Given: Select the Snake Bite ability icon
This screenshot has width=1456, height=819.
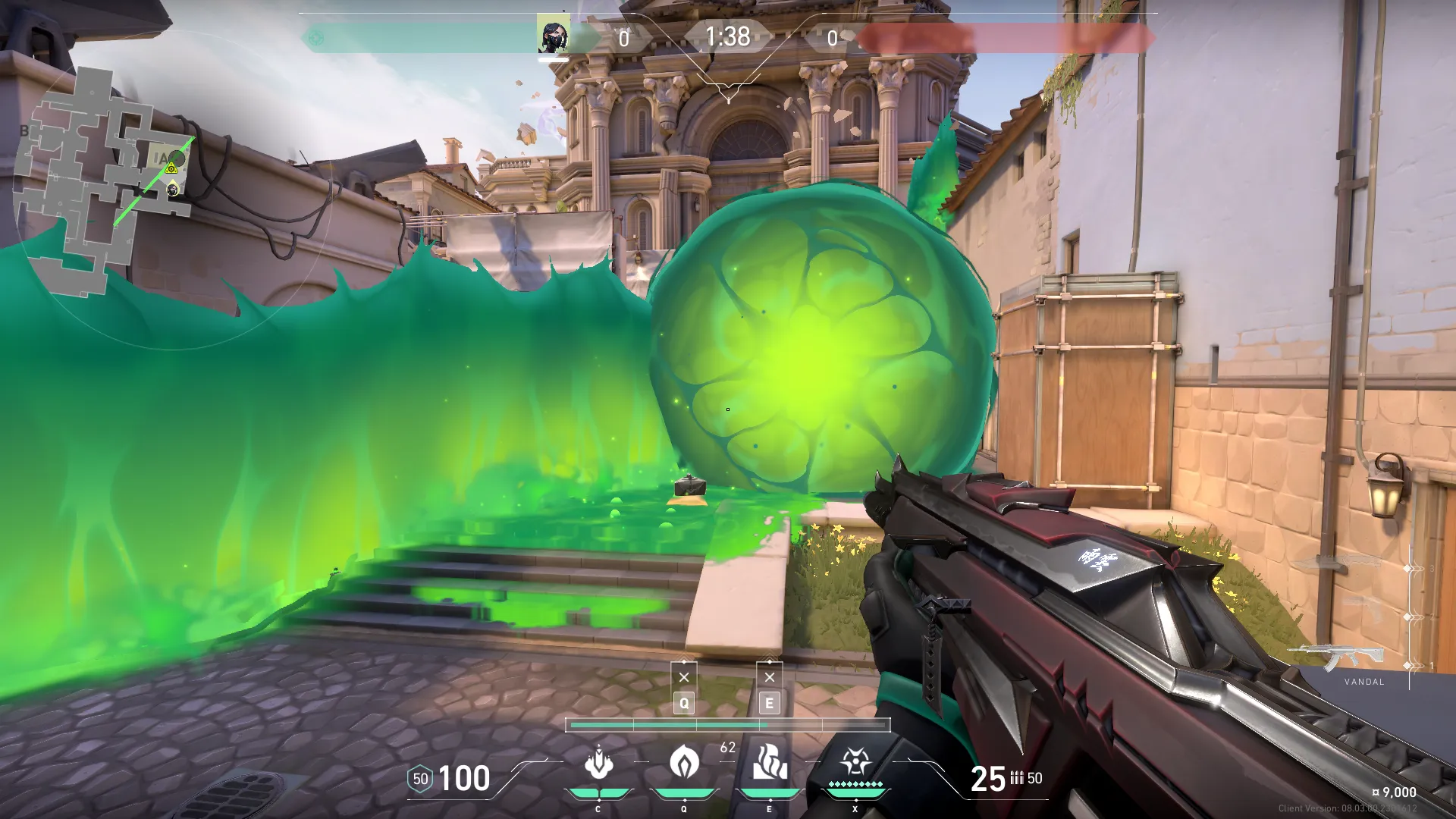Looking at the screenshot, I should [x=598, y=763].
